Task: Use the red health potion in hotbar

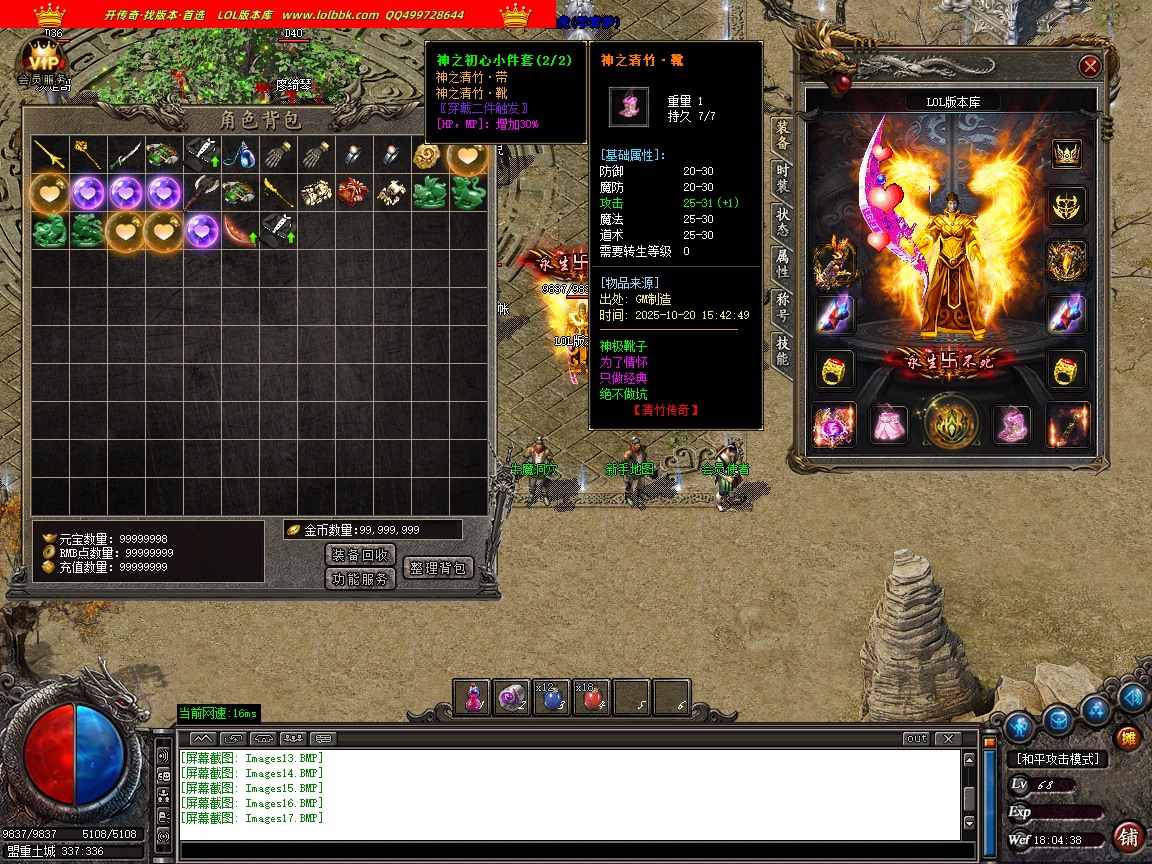Action: pyautogui.click(x=591, y=699)
